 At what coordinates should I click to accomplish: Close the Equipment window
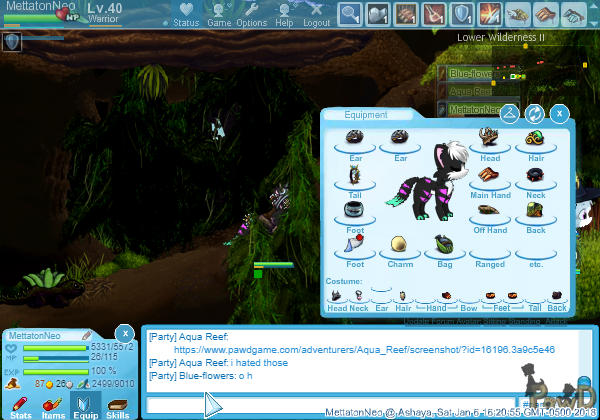coord(560,114)
